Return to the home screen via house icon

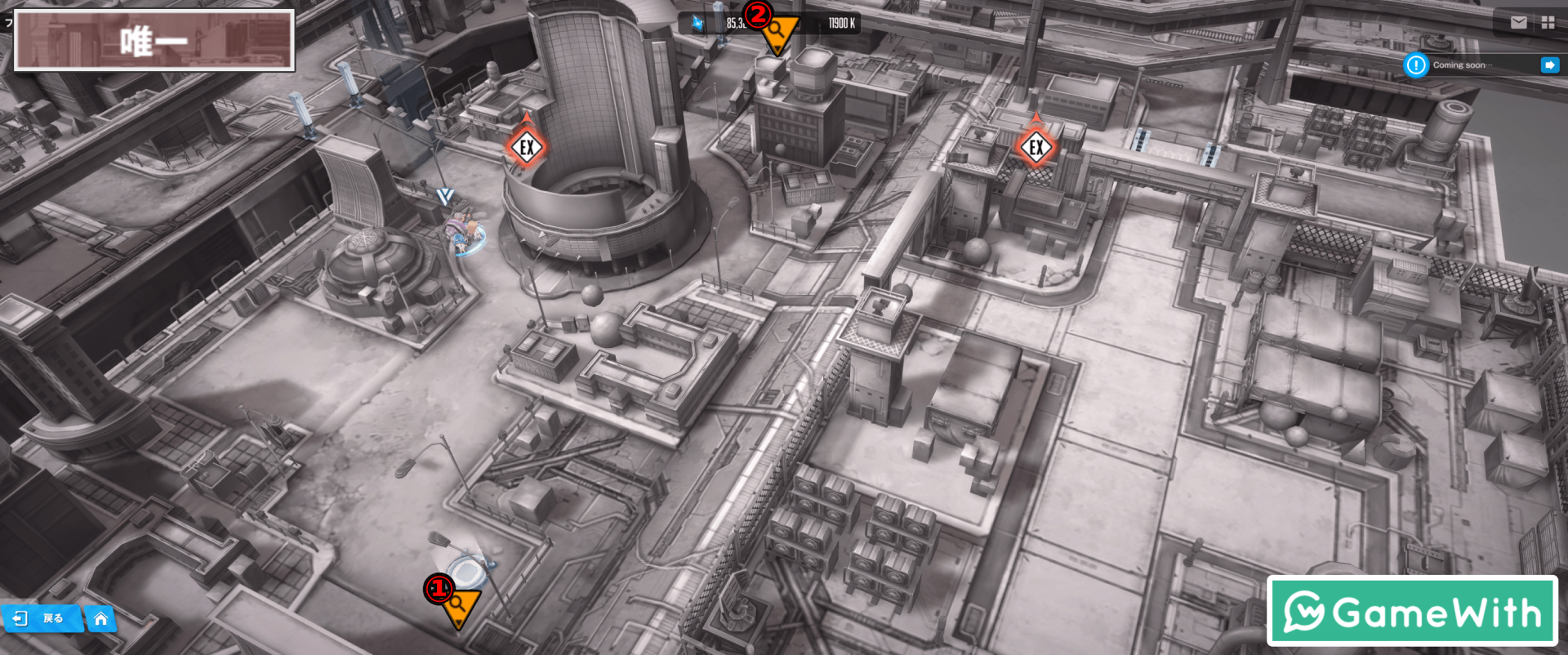click(x=100, y=618)
